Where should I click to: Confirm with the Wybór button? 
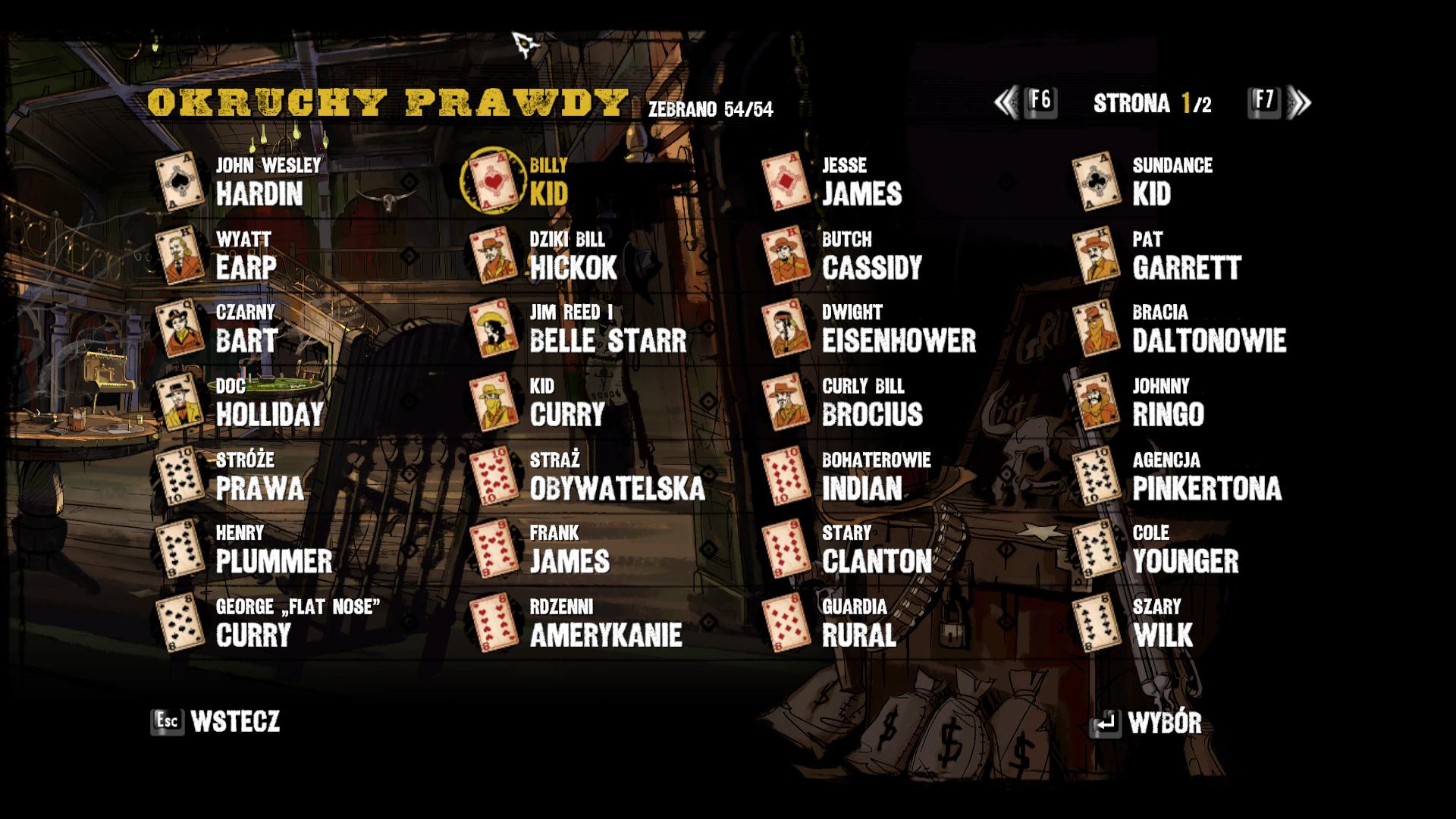(x=1146, y=723)
